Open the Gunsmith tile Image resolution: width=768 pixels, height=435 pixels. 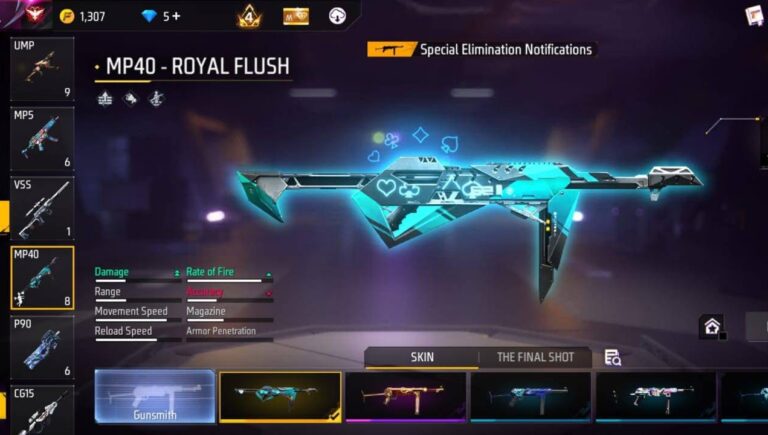click(154, 396)
